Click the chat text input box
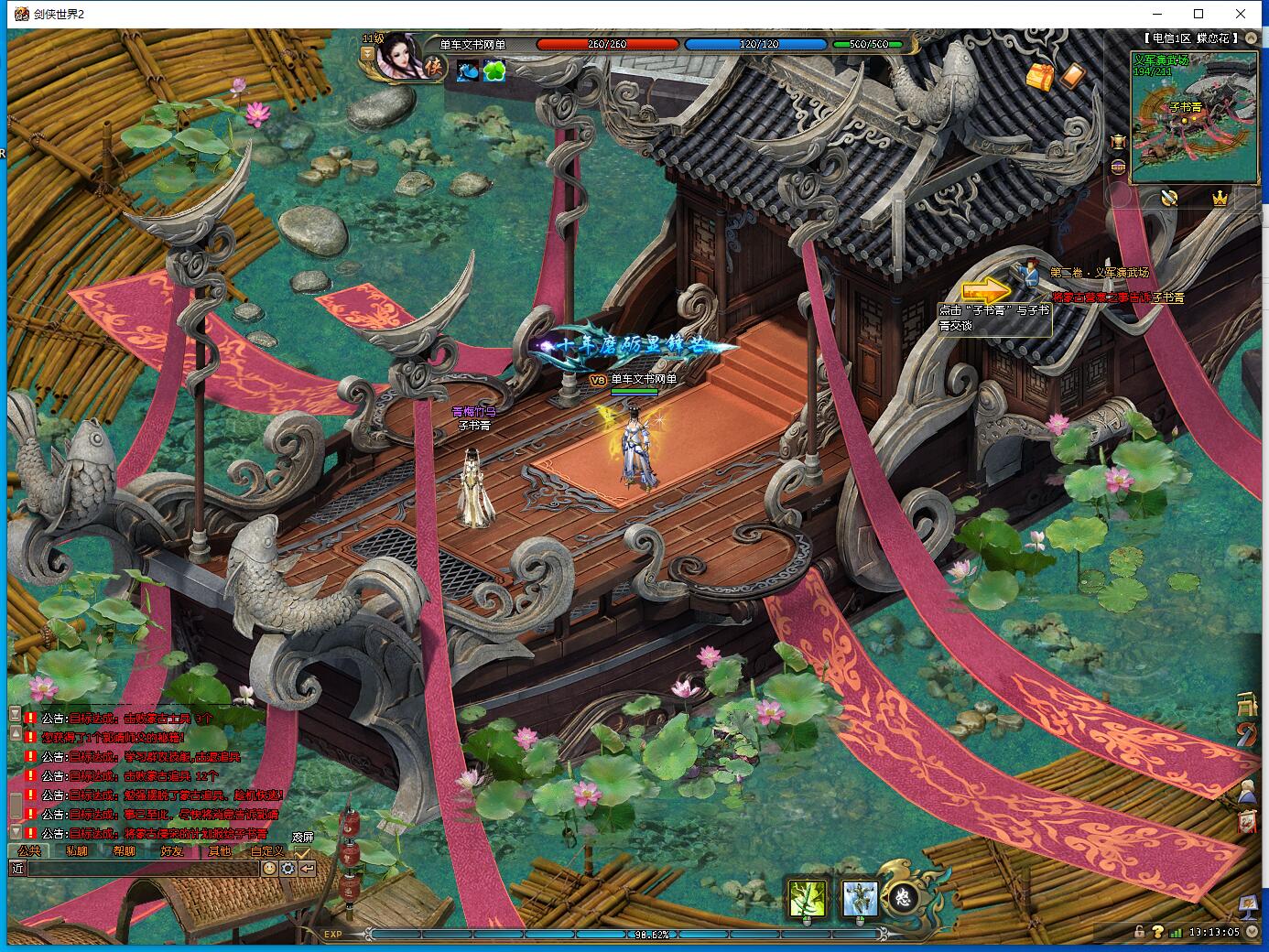 click(143, 869)
